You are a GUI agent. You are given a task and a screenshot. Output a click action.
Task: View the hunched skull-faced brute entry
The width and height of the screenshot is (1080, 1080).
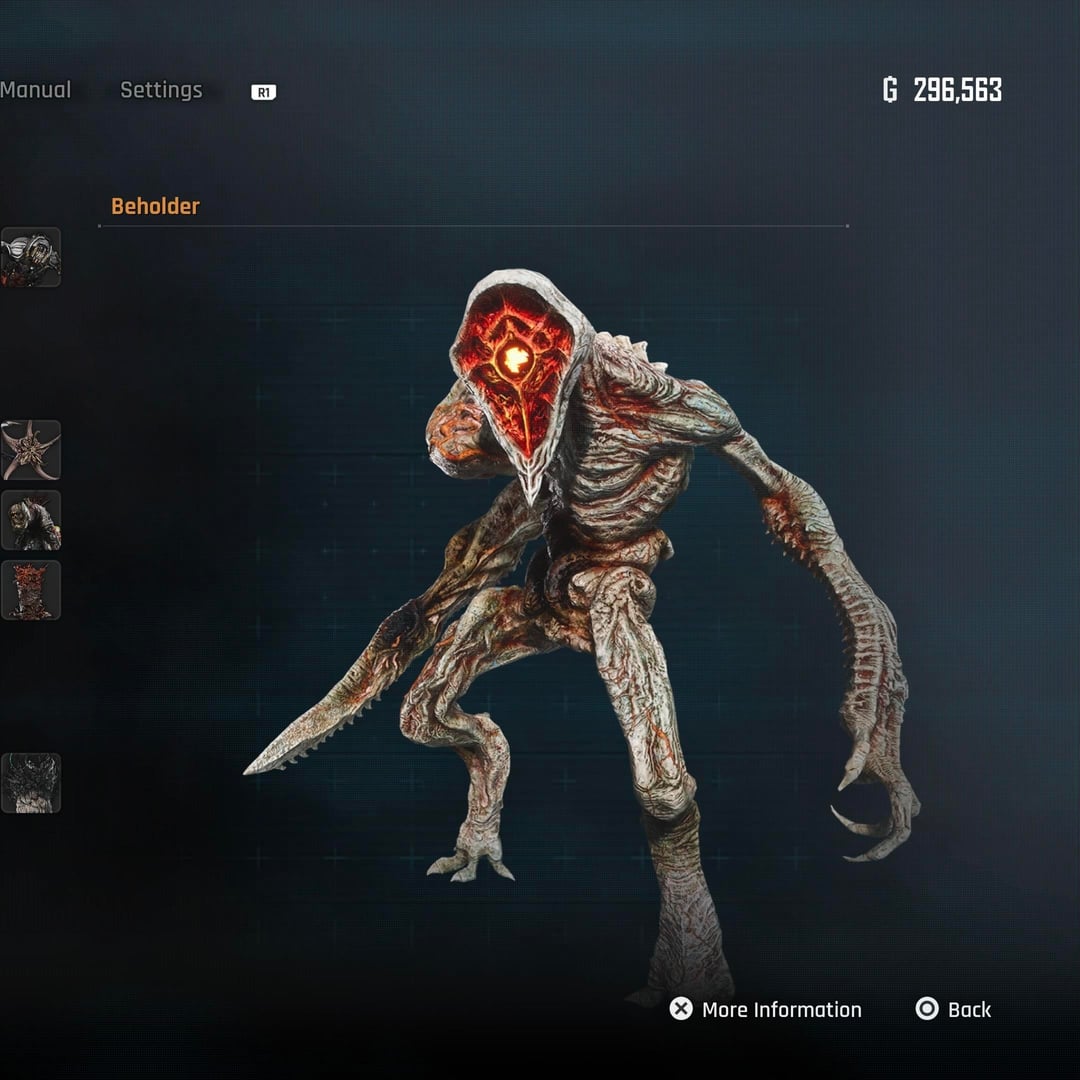coord(31,520)
